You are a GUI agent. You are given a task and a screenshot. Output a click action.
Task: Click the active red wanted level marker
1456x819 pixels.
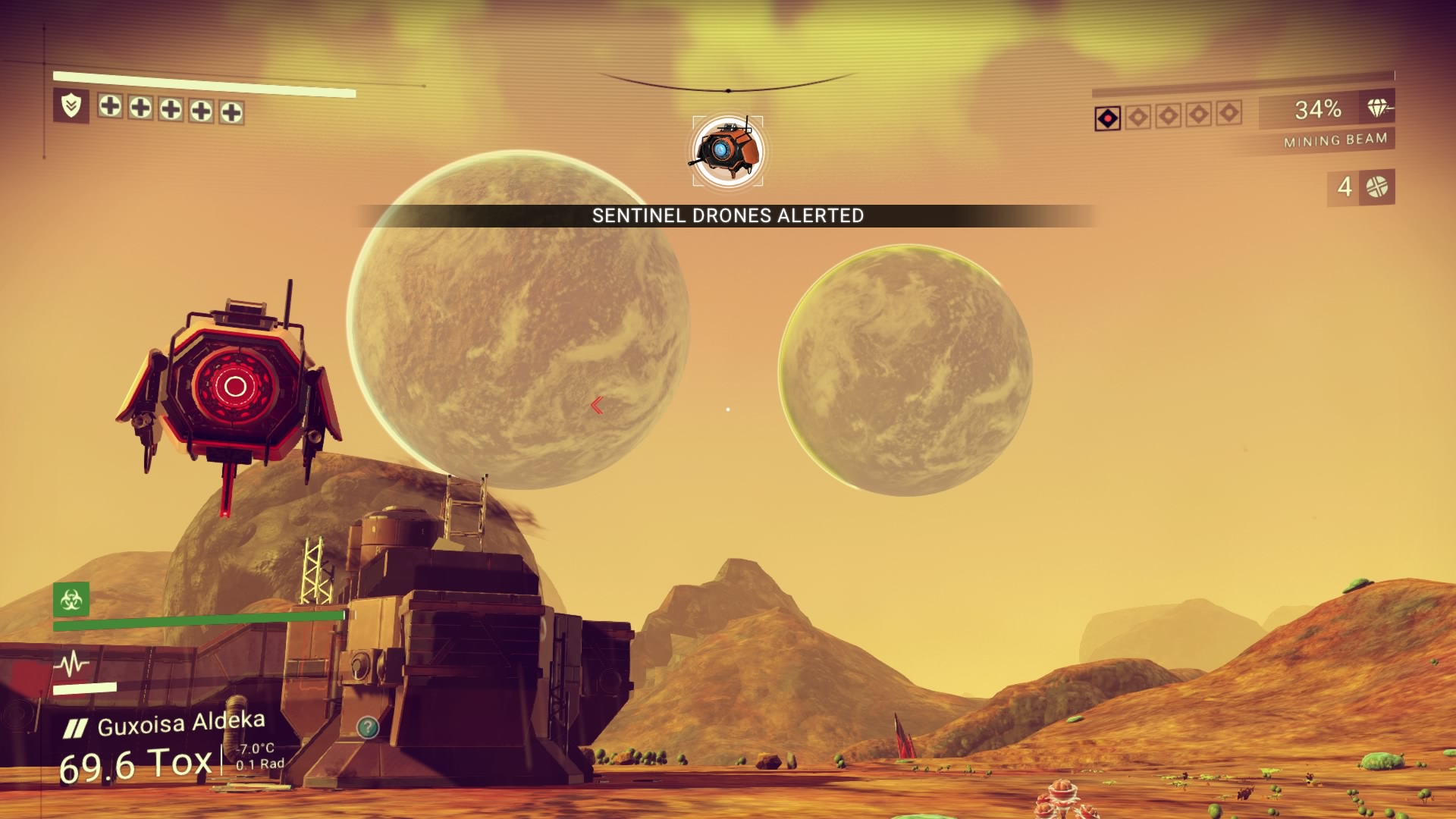pyautogui.click(x=1108, y=118)
